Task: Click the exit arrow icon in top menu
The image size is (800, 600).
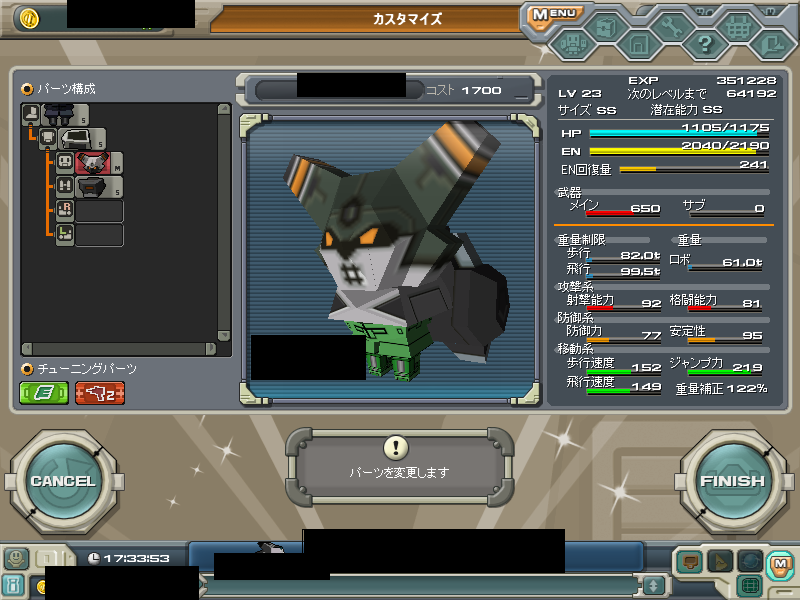Action: [x=771, y=44]
